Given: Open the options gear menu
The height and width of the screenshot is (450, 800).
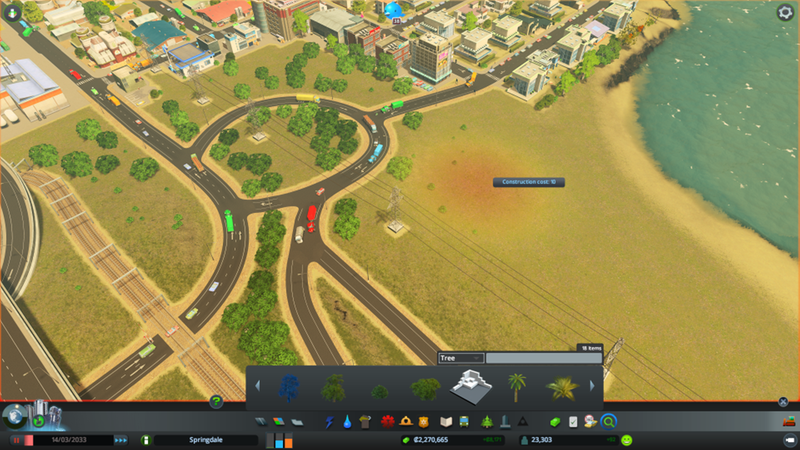Looking at the screenshot, I should [785, 12].
